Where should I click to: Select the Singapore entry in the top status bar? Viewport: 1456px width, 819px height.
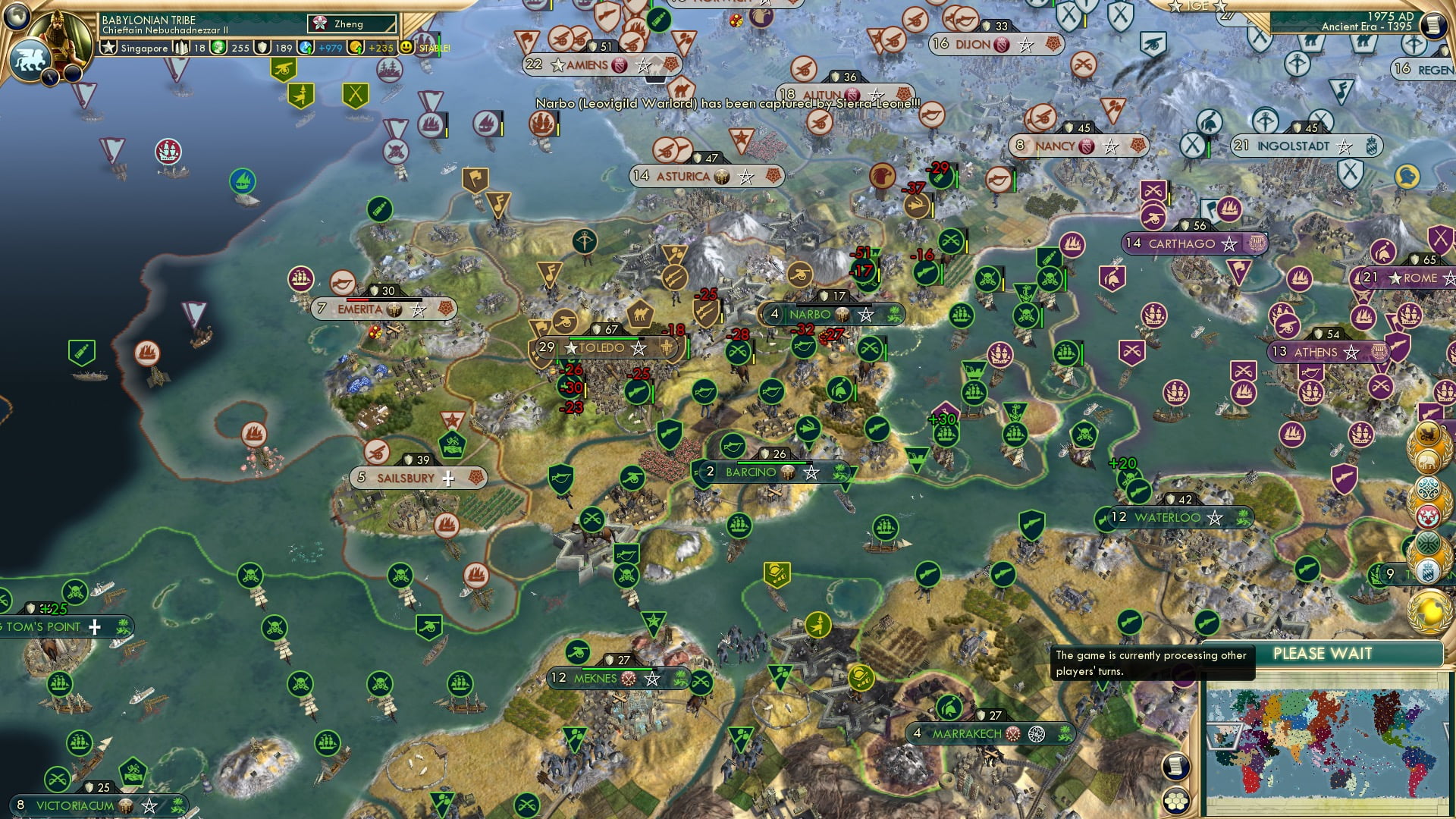point(144,48)
